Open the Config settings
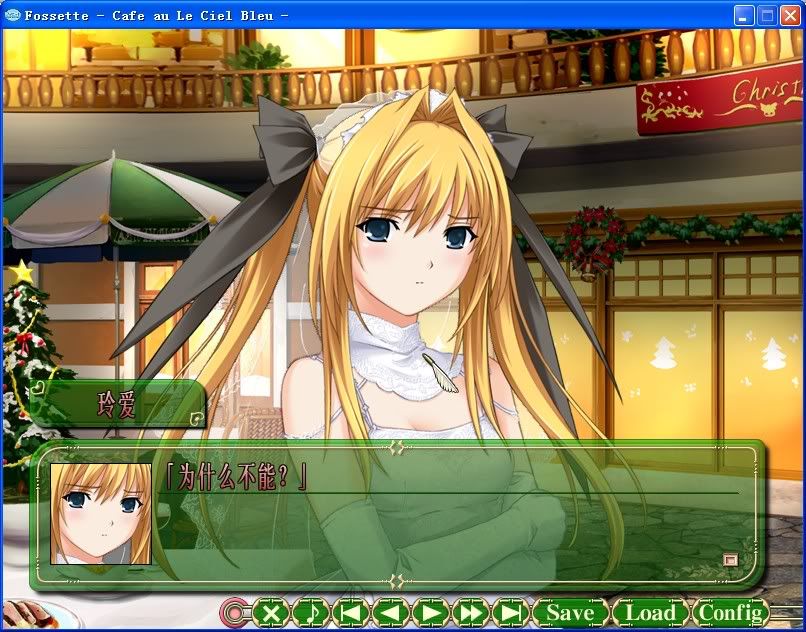The image size is (806, 632). click(732, 612)
